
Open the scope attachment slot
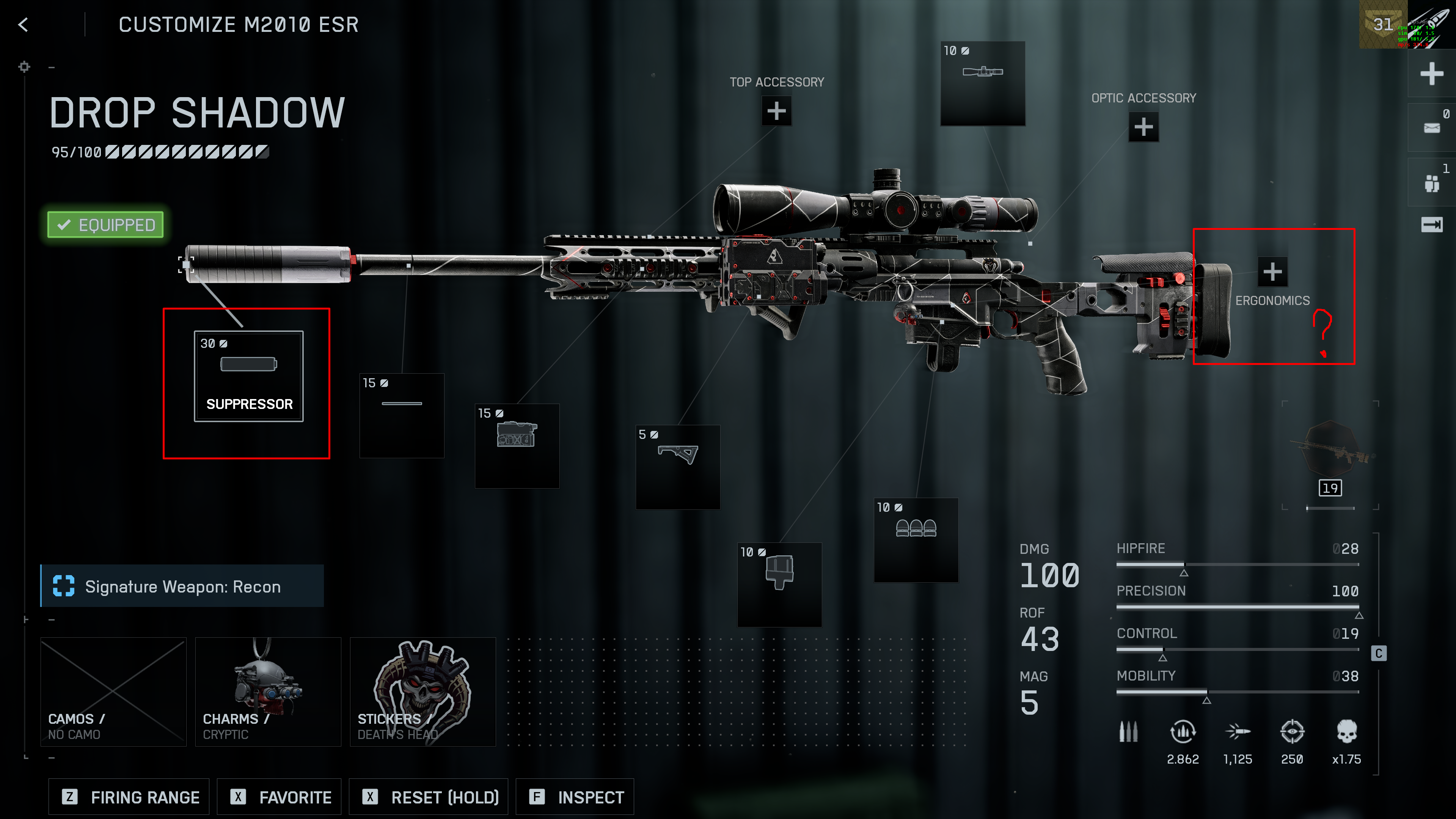[x=982, y=83]
